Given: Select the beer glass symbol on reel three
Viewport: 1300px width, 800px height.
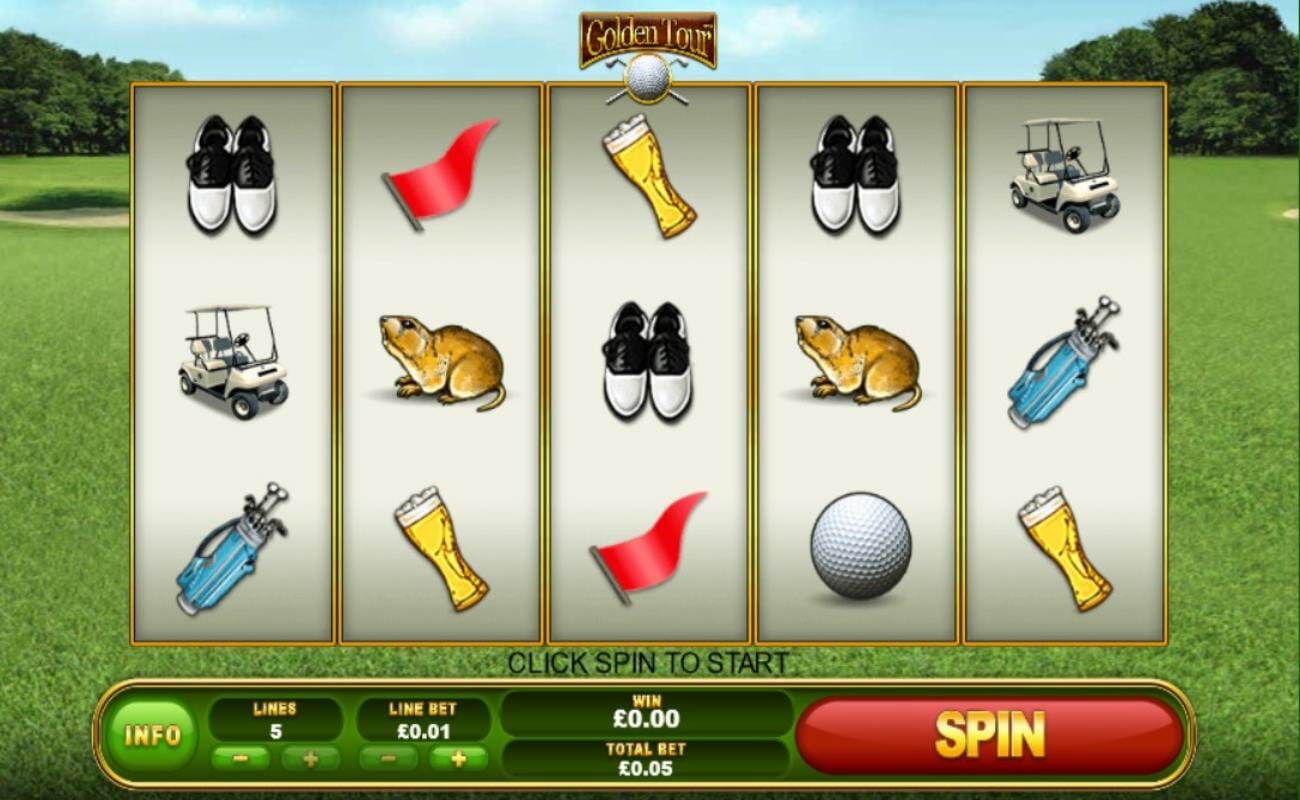Looking at the screenshot, I should click(x=645, y=175).
